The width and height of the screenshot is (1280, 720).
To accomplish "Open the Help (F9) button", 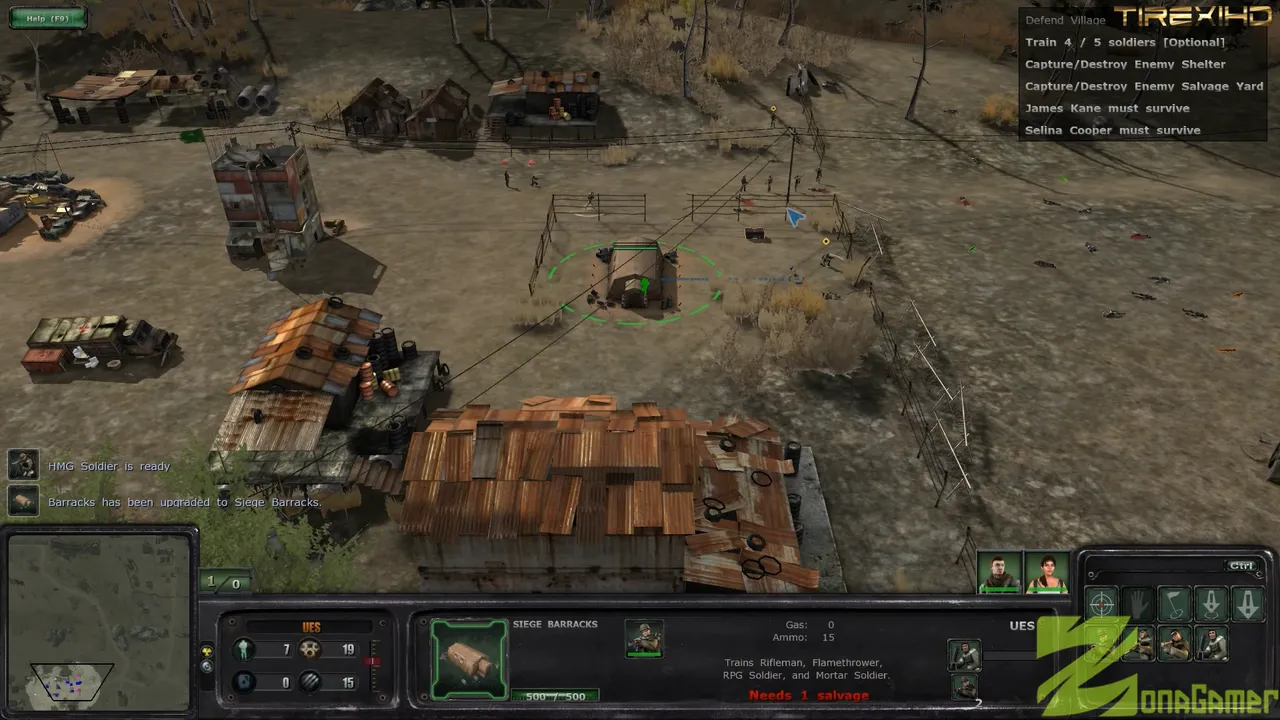I will pyautogui.click(x=47, y=18).
